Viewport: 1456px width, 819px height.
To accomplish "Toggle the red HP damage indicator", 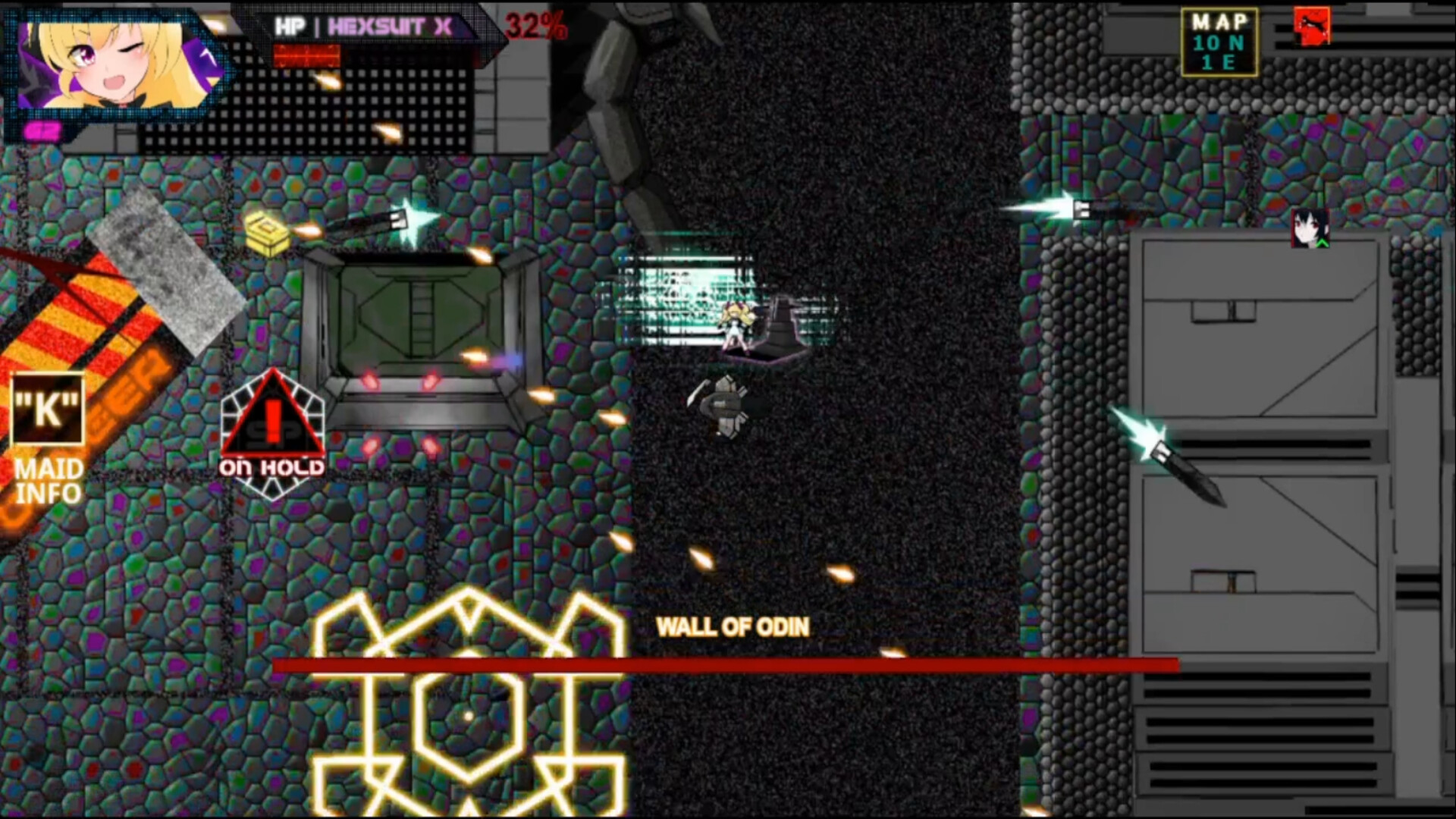I will point(306,53).
